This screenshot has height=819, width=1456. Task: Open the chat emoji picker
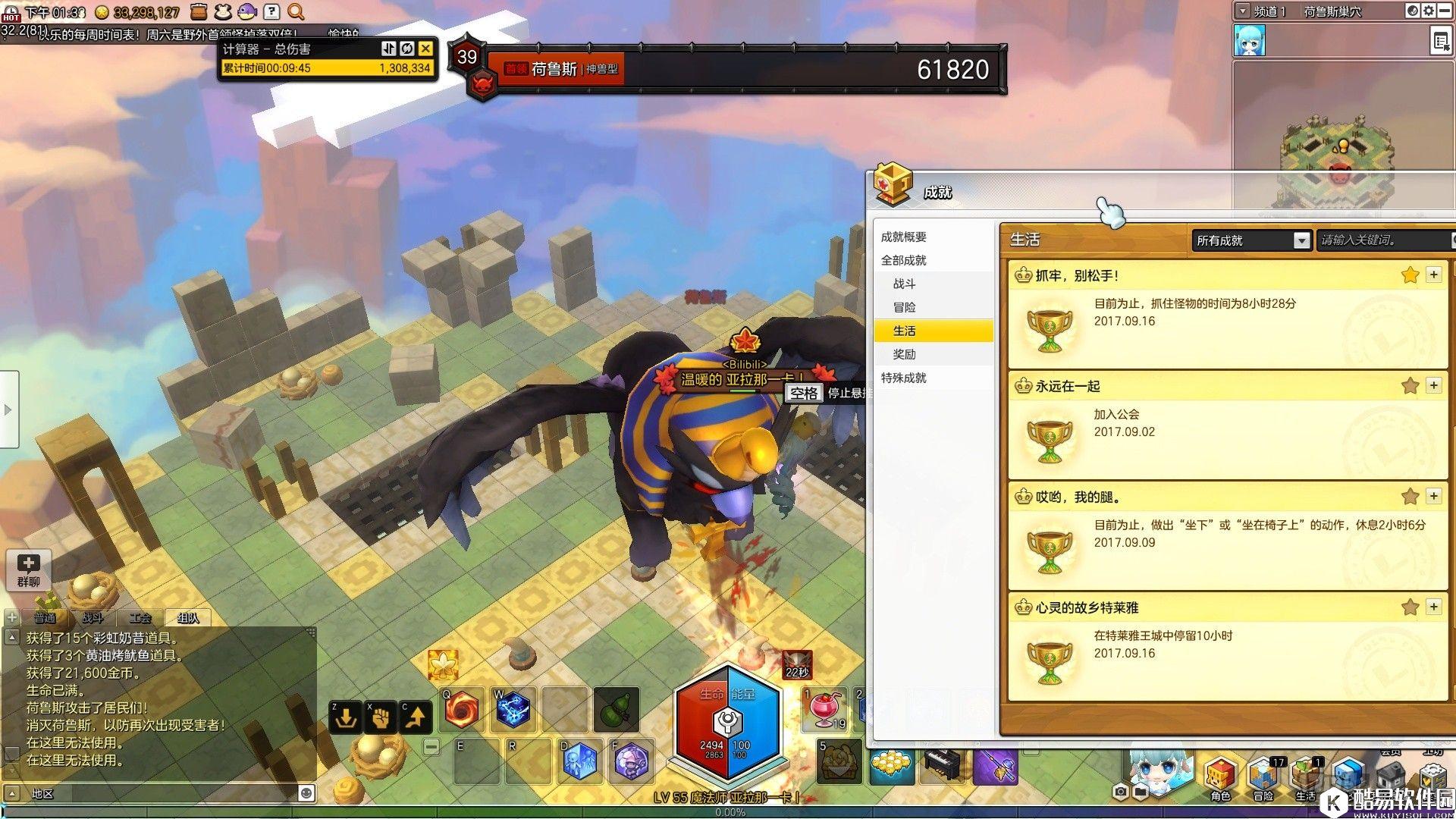click(x=306, y=793)
